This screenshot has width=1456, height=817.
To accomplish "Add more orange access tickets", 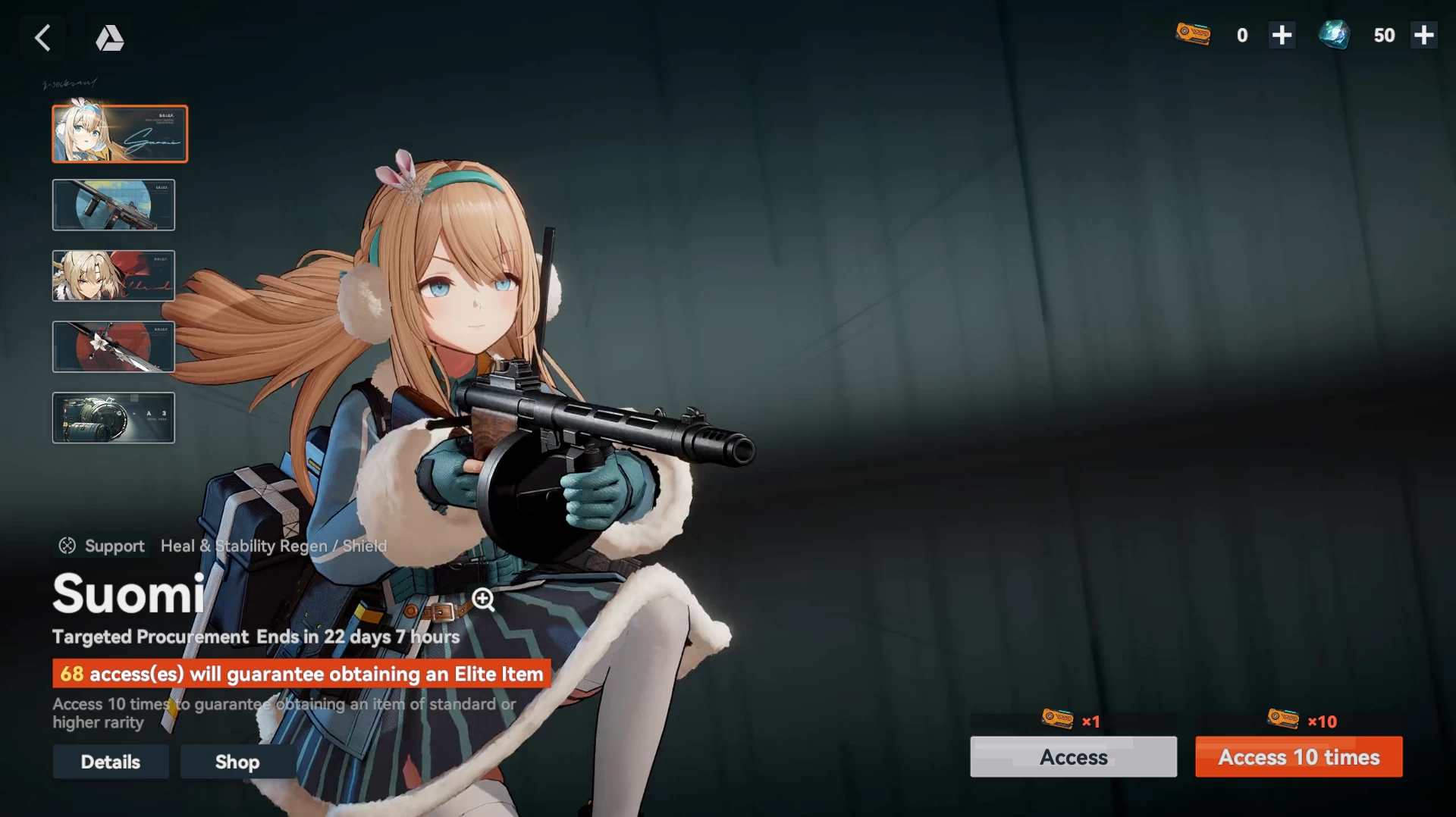I will tap(1282, 36).
